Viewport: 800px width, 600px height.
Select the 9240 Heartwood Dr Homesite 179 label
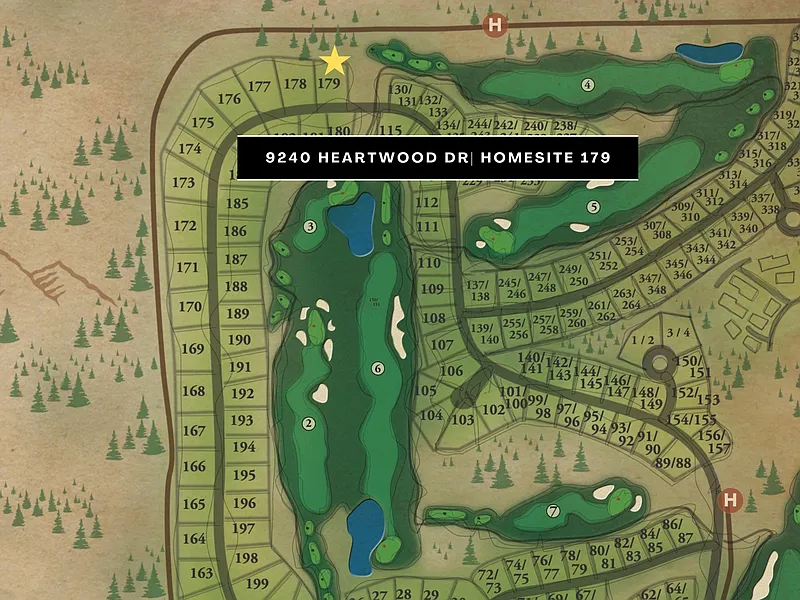pos(437,158)
